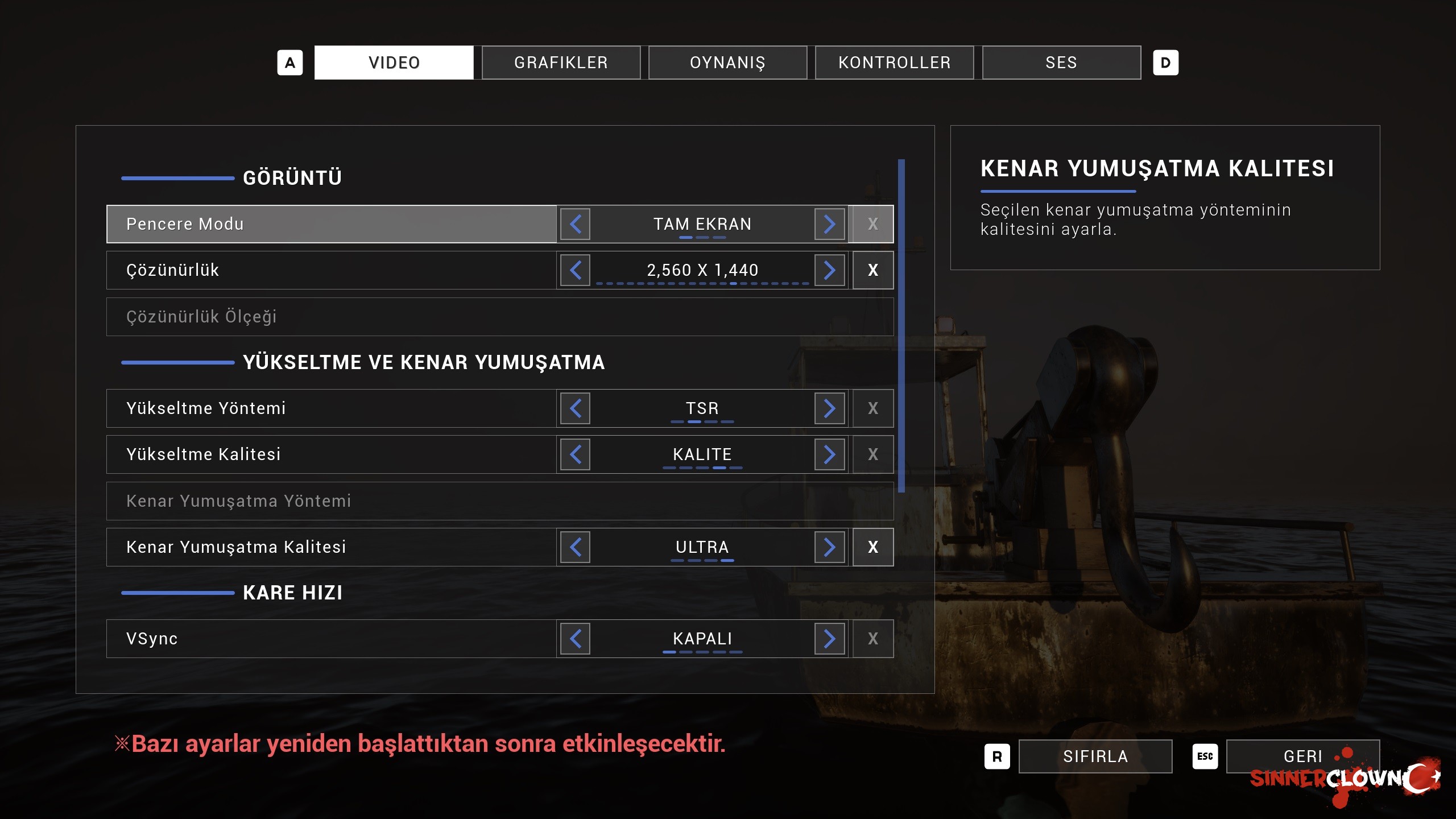This screenshot has height=819, width=1456.
Task: Select previous Yükseltme Yöntemi with left arrow
Action: [x=575, y=408]
